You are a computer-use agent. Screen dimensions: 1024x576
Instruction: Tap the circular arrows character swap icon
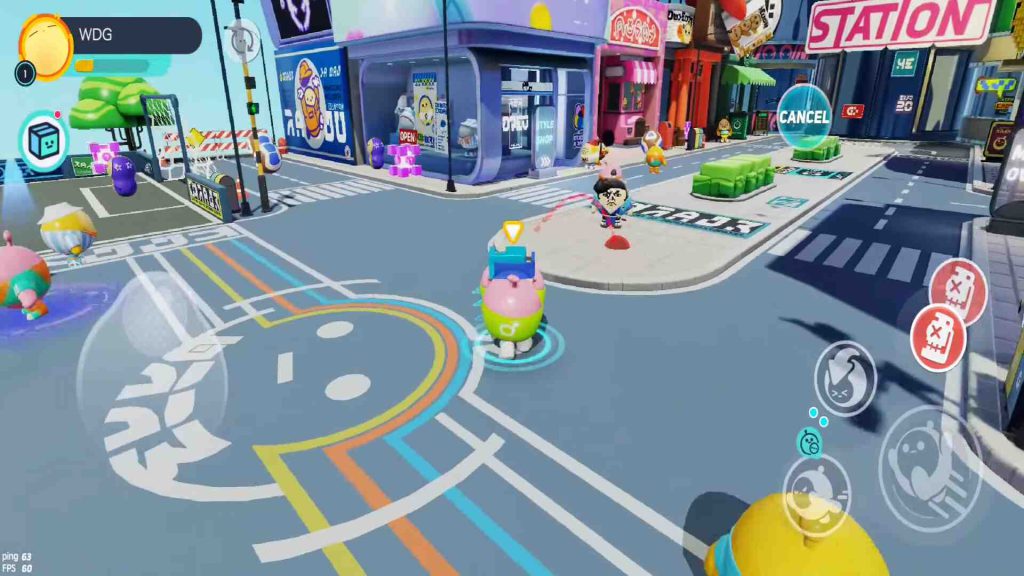(241, 39)
